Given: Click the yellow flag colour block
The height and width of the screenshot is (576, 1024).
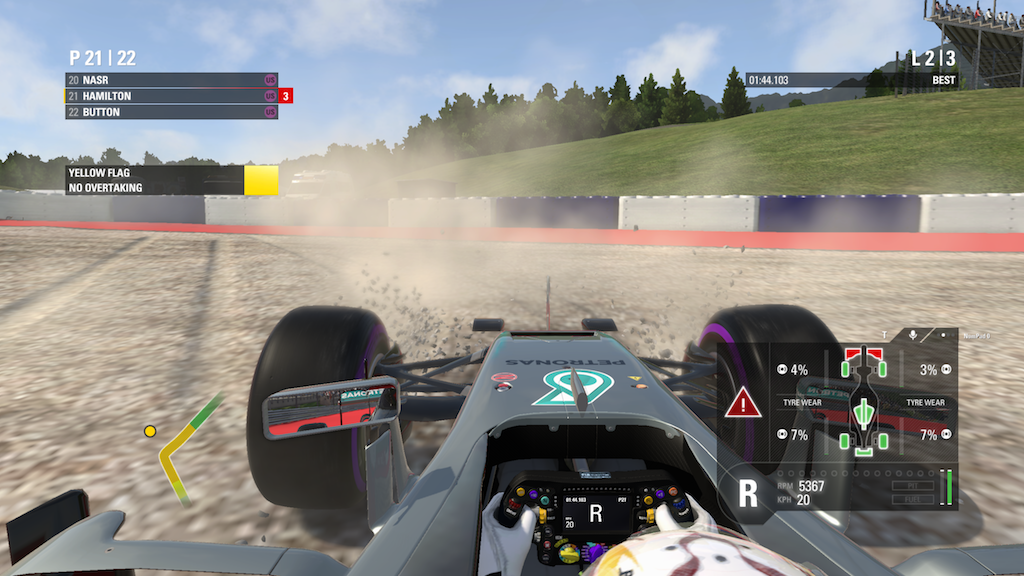Looking at the screenshot, I should click(261, 180).
